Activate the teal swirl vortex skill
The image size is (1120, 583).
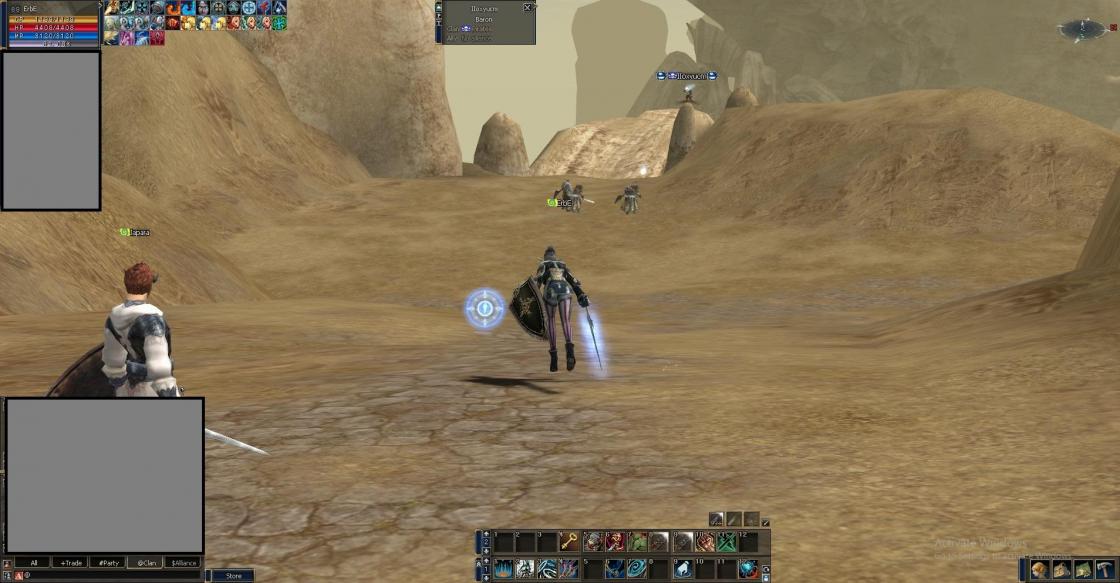(x=637, y=569)
